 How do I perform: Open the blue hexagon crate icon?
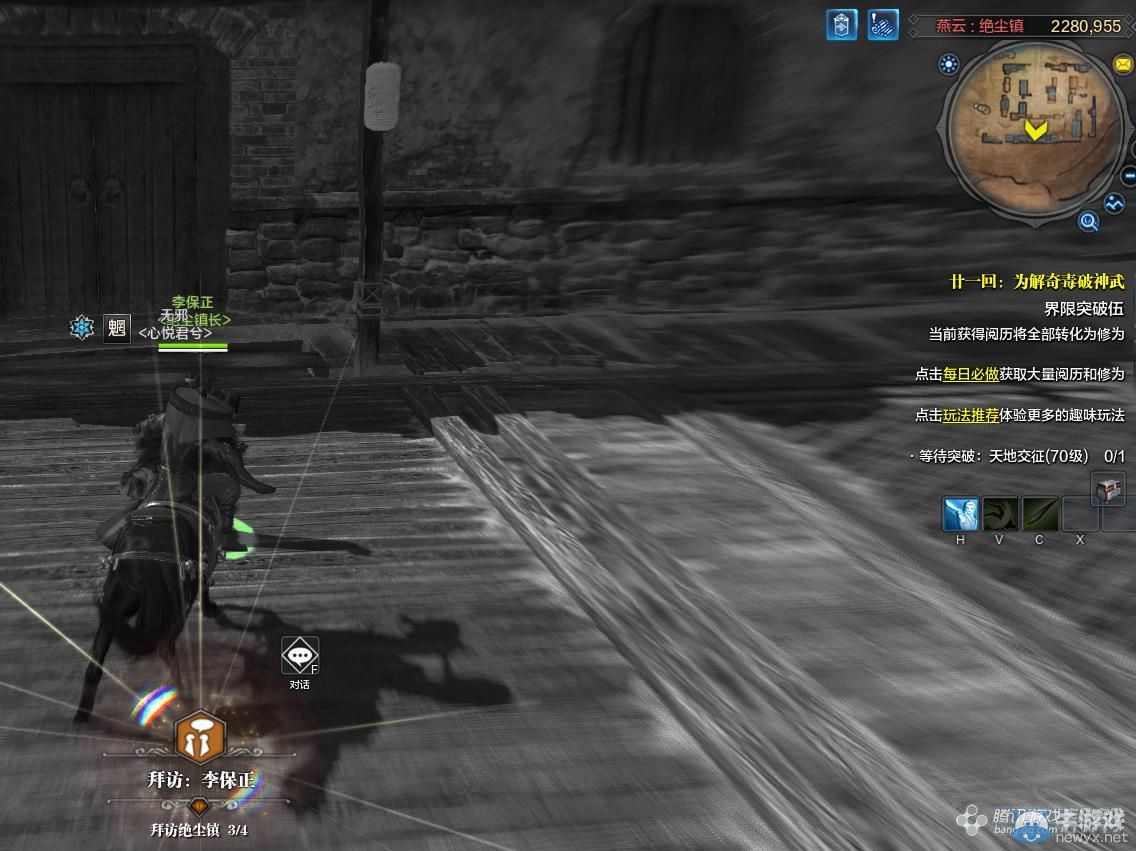coord(841,25)
